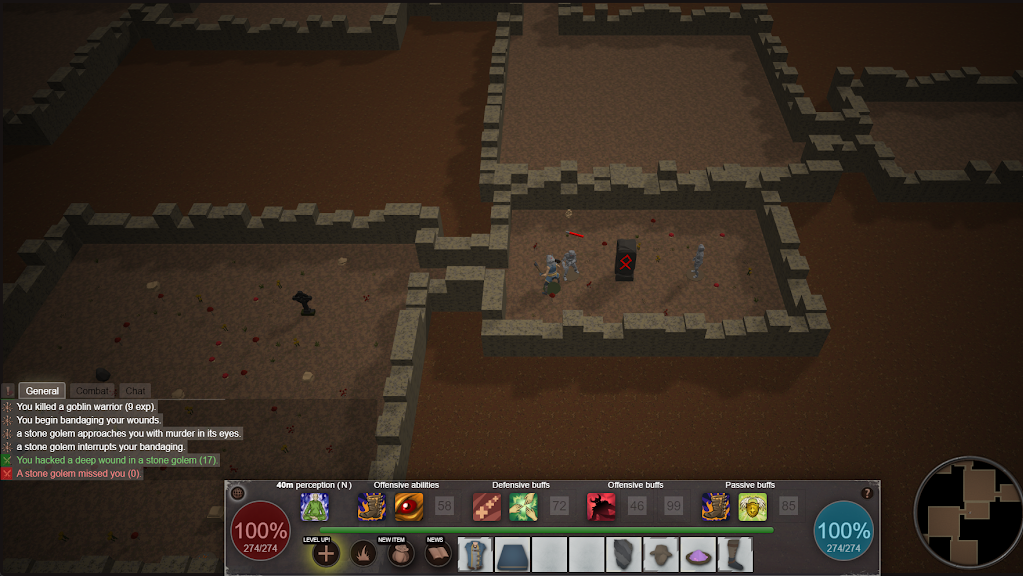Select the blue tunic equipment slot

(476, 554)
